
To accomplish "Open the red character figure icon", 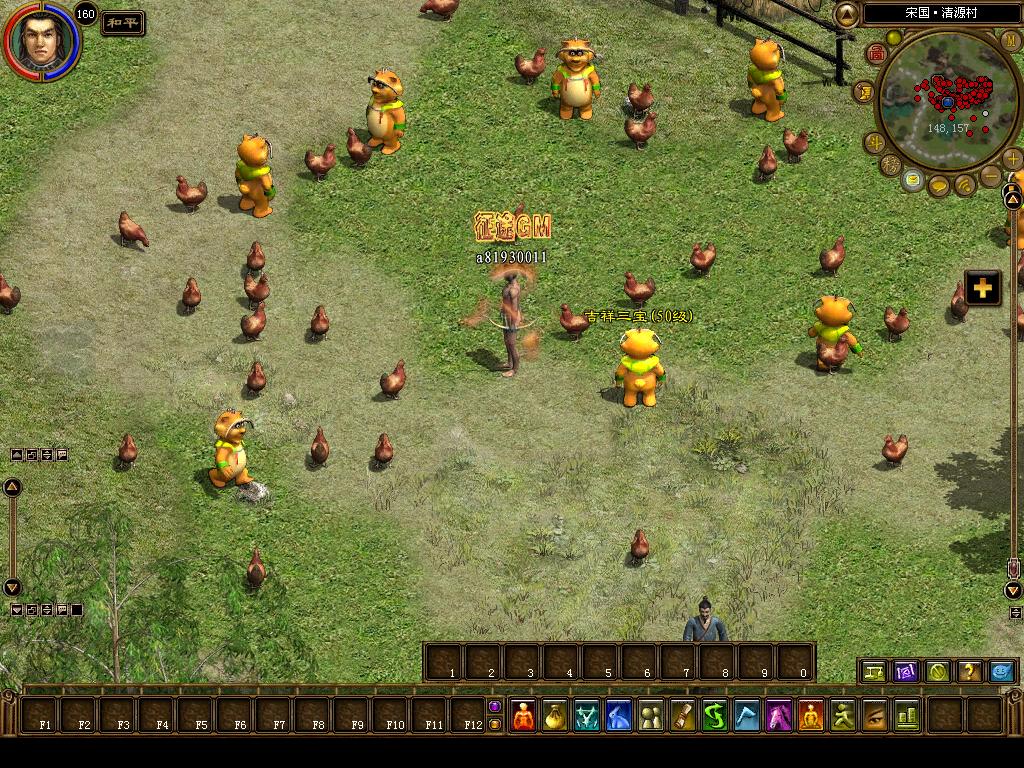I will point(523,716).
